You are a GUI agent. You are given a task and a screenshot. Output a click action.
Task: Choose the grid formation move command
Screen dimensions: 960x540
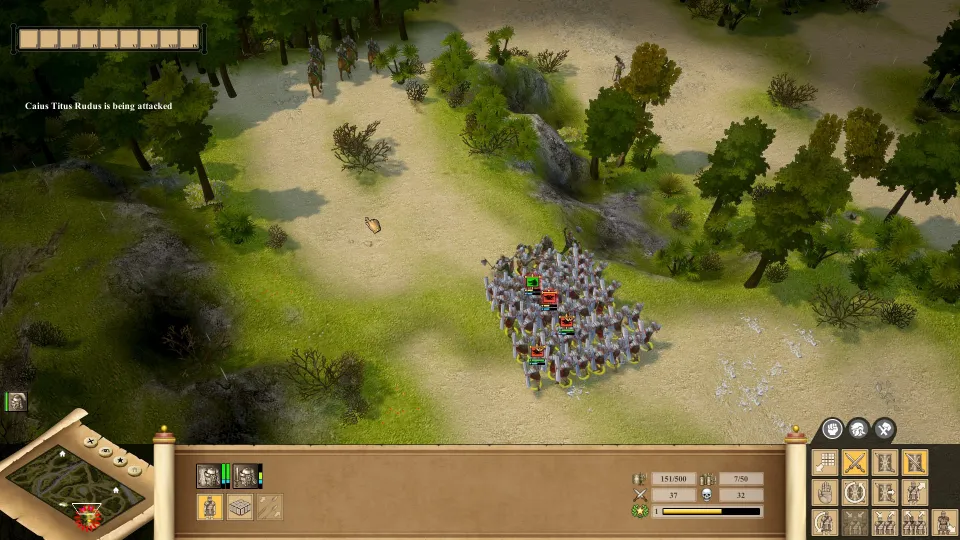tap(825, 462)
